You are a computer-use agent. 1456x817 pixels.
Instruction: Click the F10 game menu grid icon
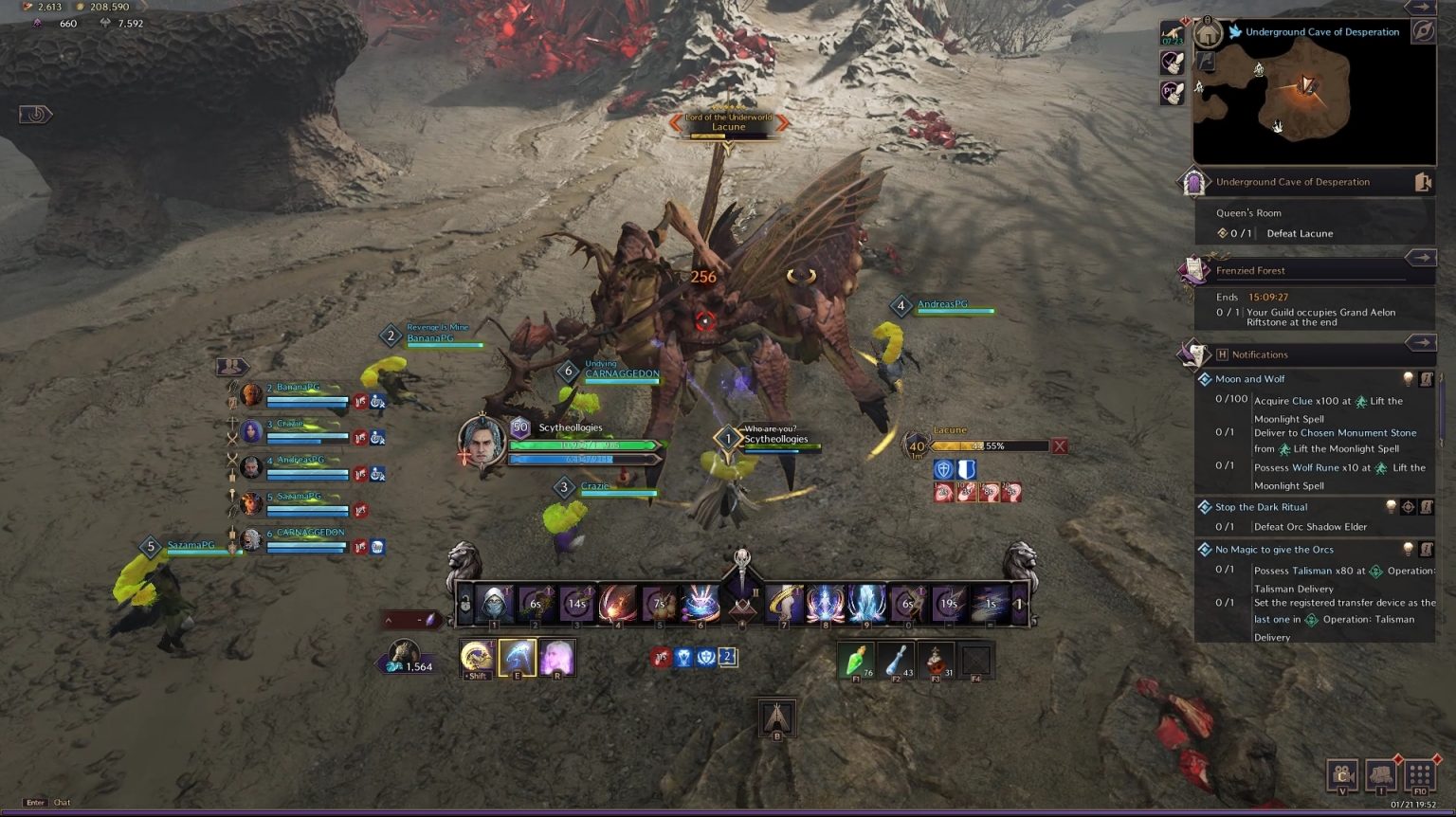point(1419,775)
